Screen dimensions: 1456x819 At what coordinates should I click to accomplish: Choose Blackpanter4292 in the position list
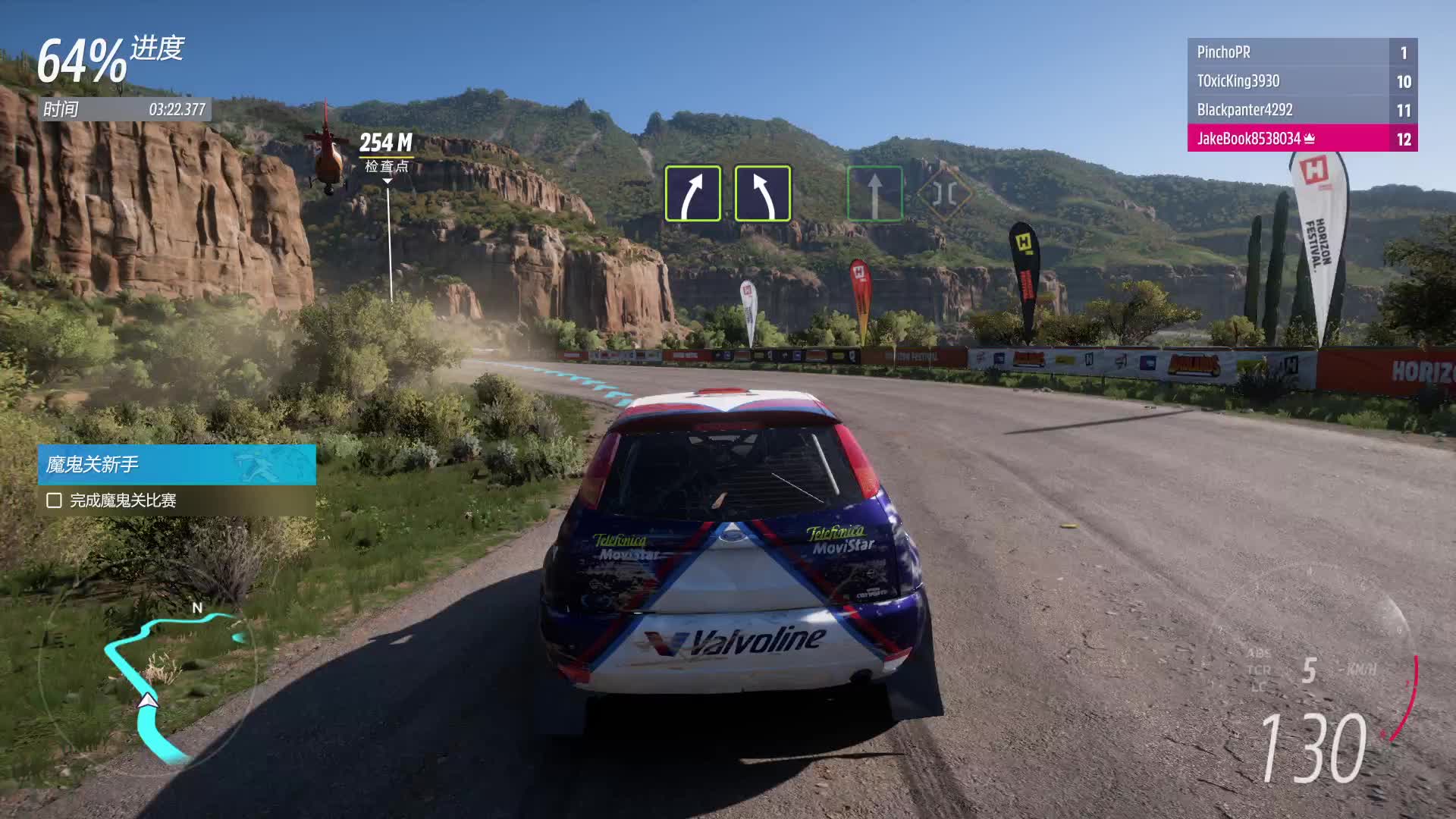(x=1301, y=110)
